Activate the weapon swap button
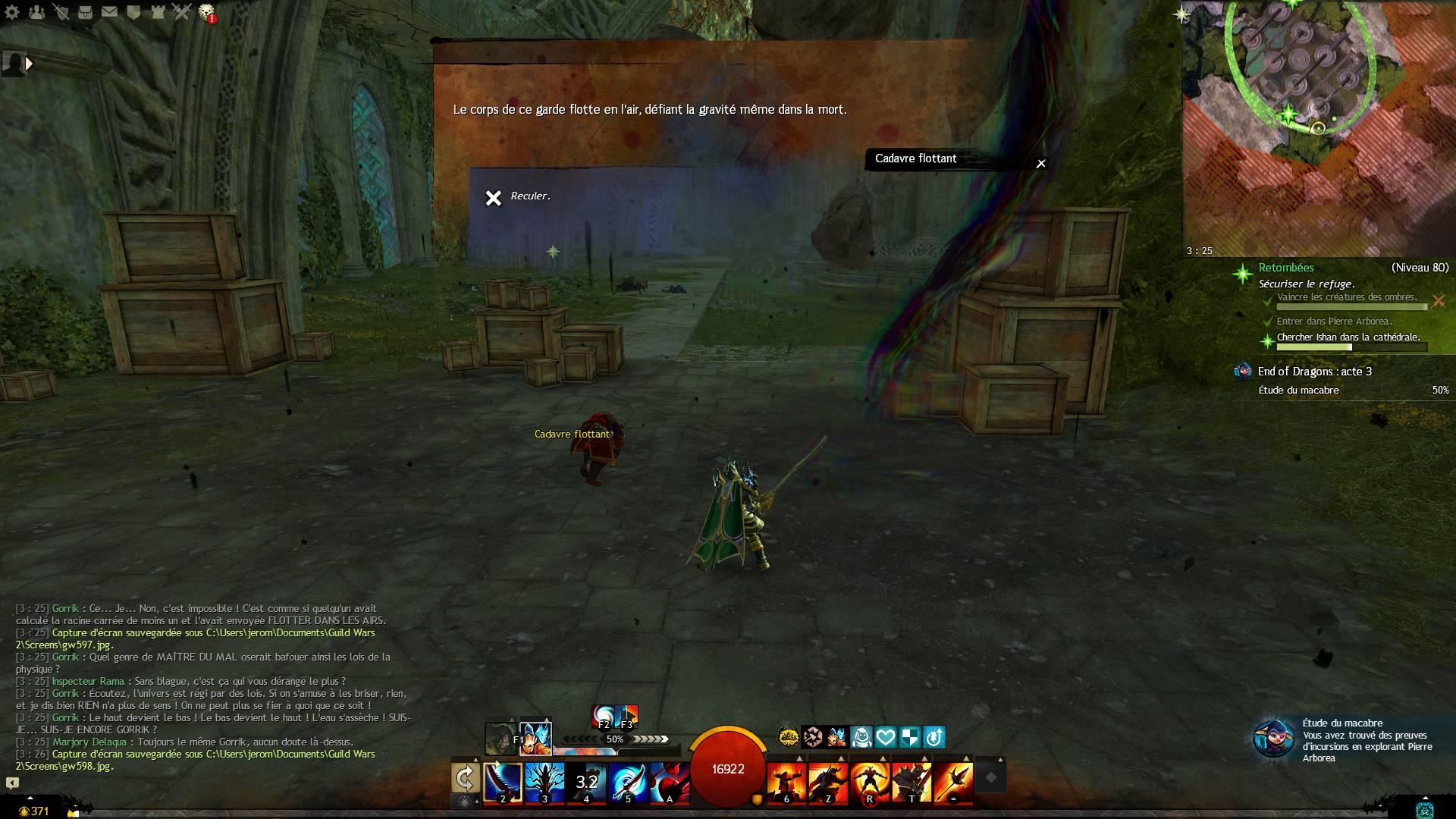Viewport: 1456px width, 819px height. pyautogui.click(x=465, y=778)
